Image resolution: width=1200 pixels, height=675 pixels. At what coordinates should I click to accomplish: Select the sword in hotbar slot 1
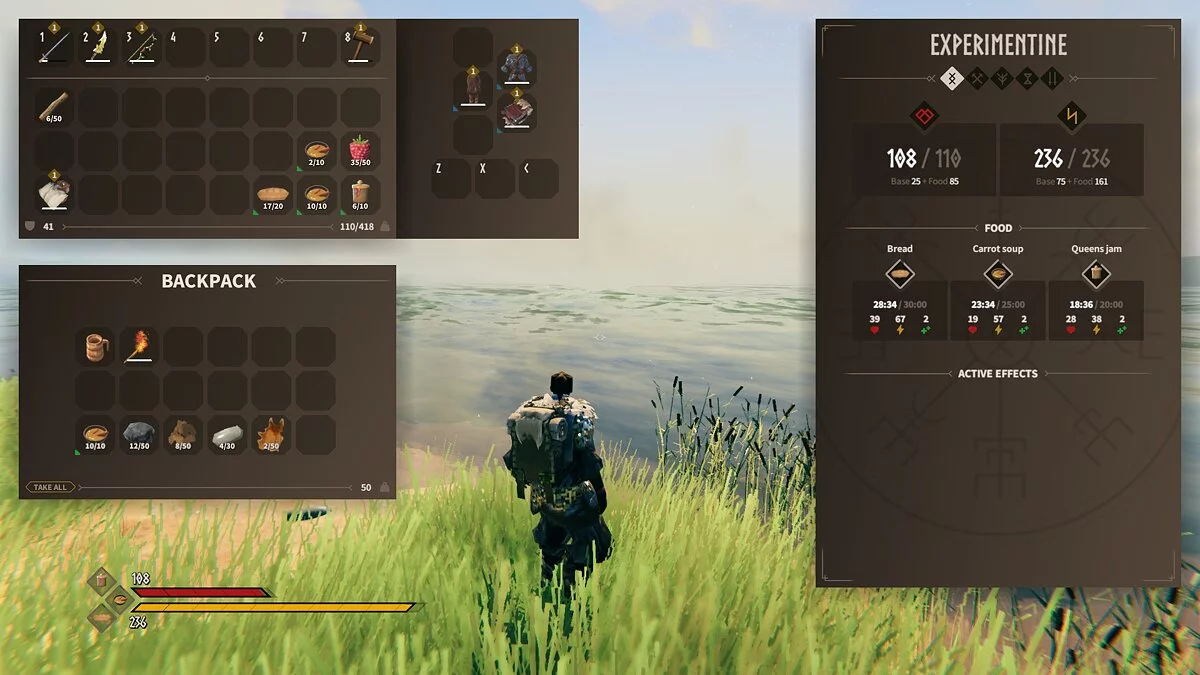[53, 46]
